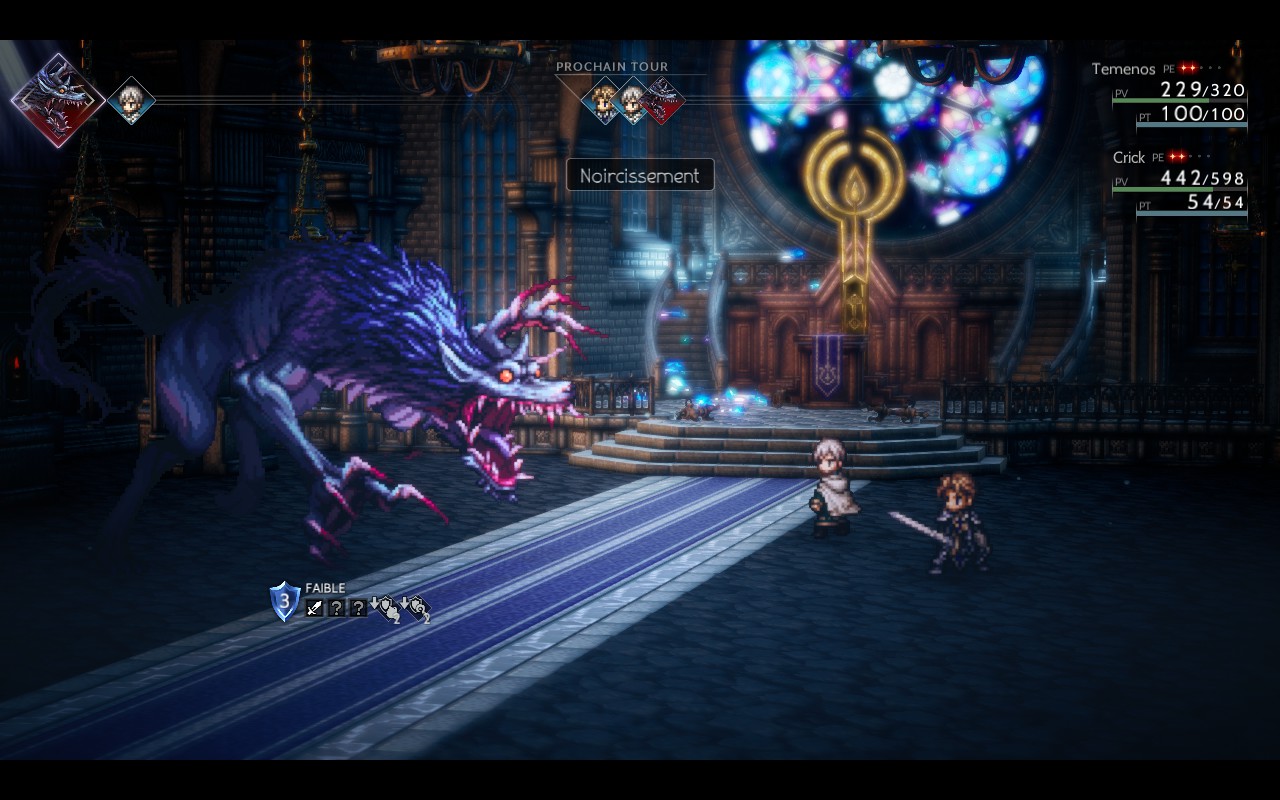
Task: Select the sword weakness icon
Action: pyautogui.click(x=315, y=607)
